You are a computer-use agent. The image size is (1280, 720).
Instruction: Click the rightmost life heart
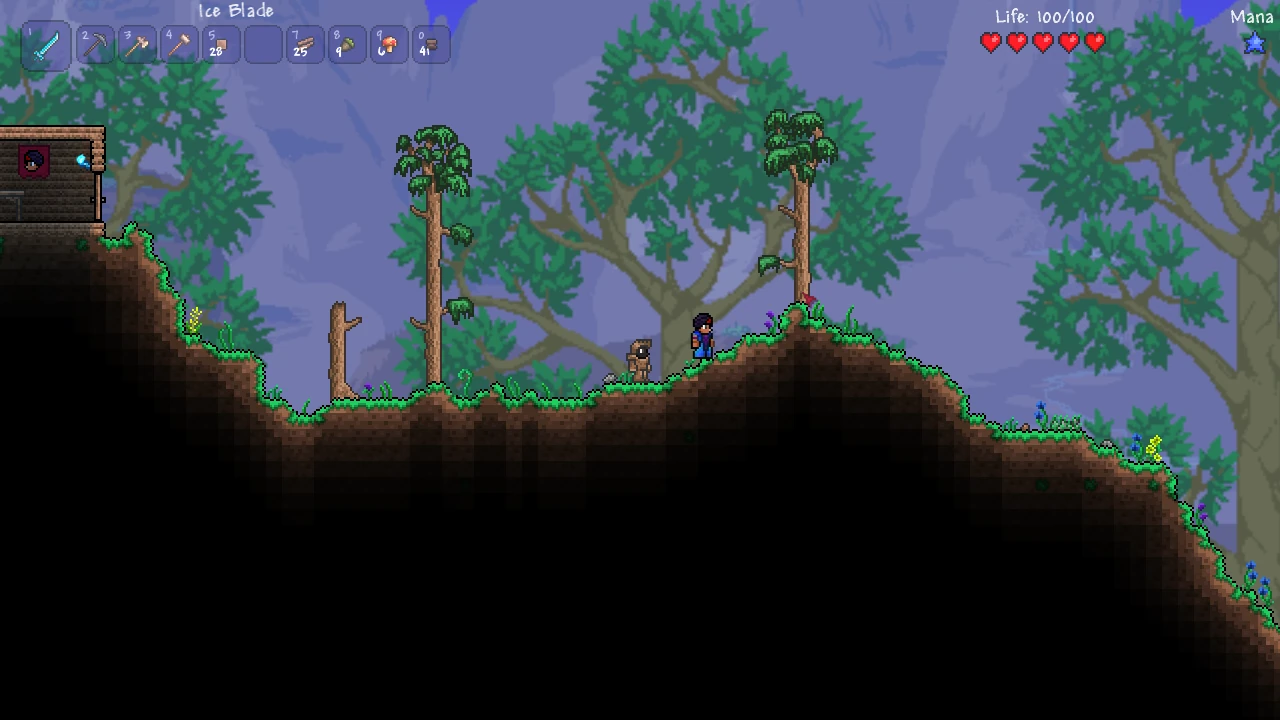[x=1095, y=42]
